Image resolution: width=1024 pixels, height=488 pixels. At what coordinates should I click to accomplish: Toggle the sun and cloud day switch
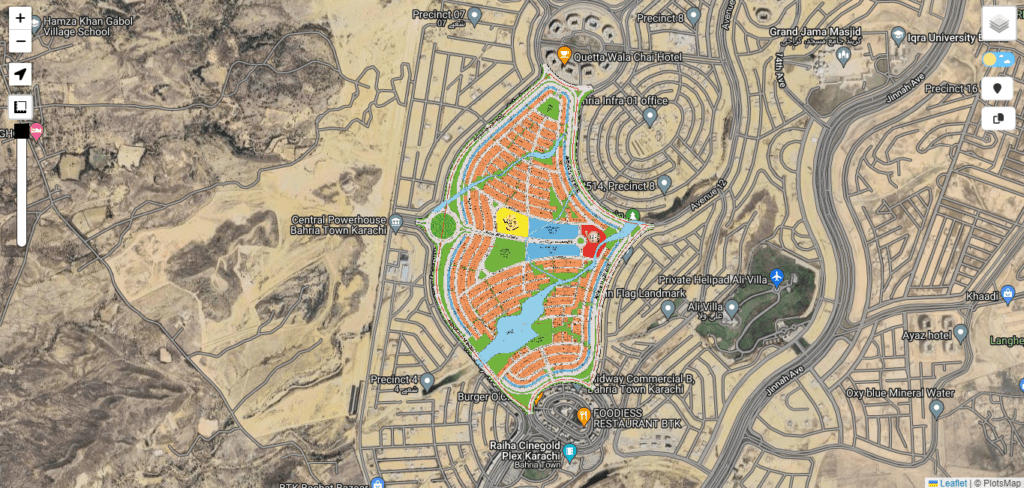click(997, 60)
